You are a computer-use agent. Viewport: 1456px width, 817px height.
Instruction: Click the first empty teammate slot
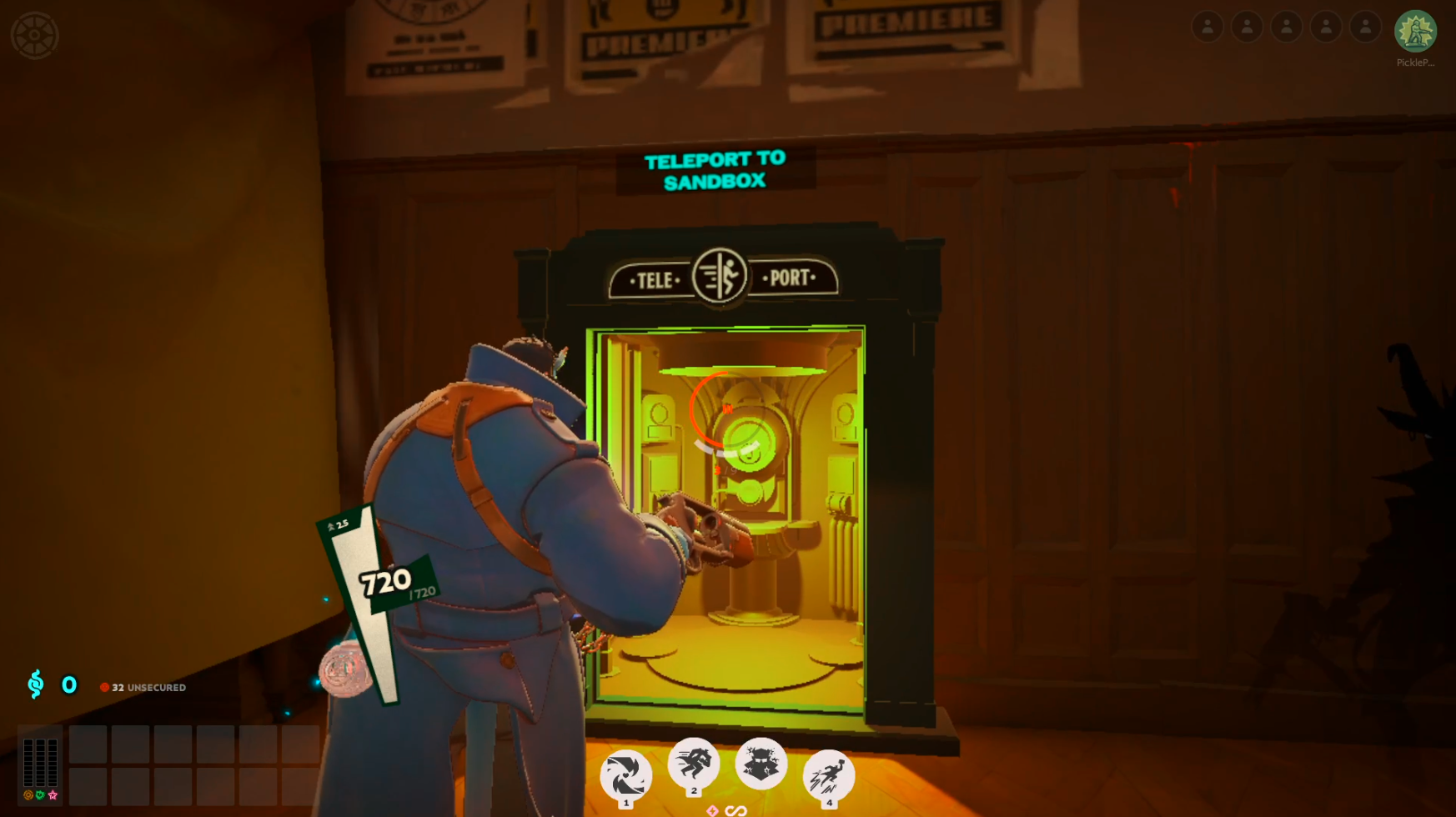pos(1208,27)
